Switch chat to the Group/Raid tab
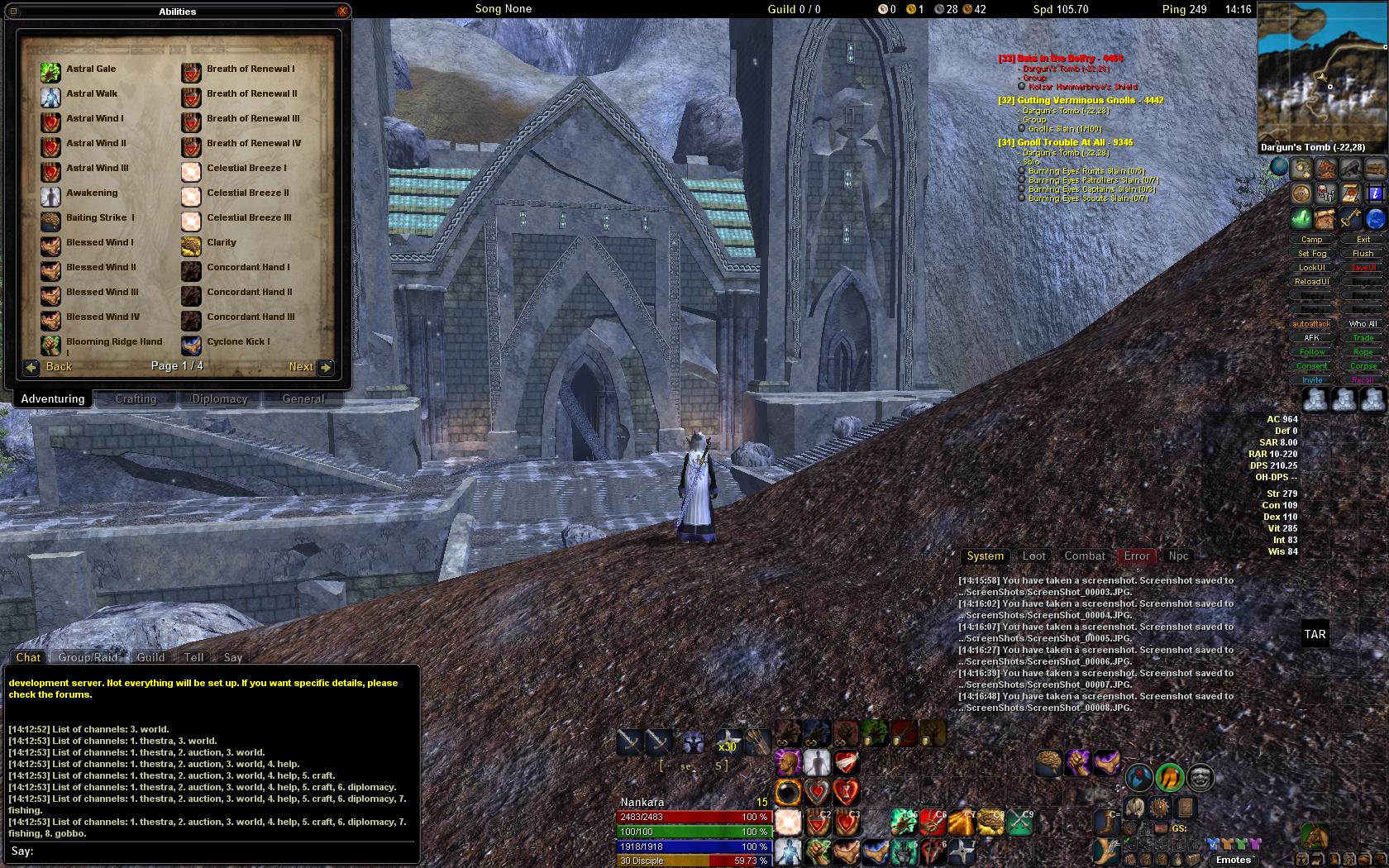 click(x=88, y=658)
